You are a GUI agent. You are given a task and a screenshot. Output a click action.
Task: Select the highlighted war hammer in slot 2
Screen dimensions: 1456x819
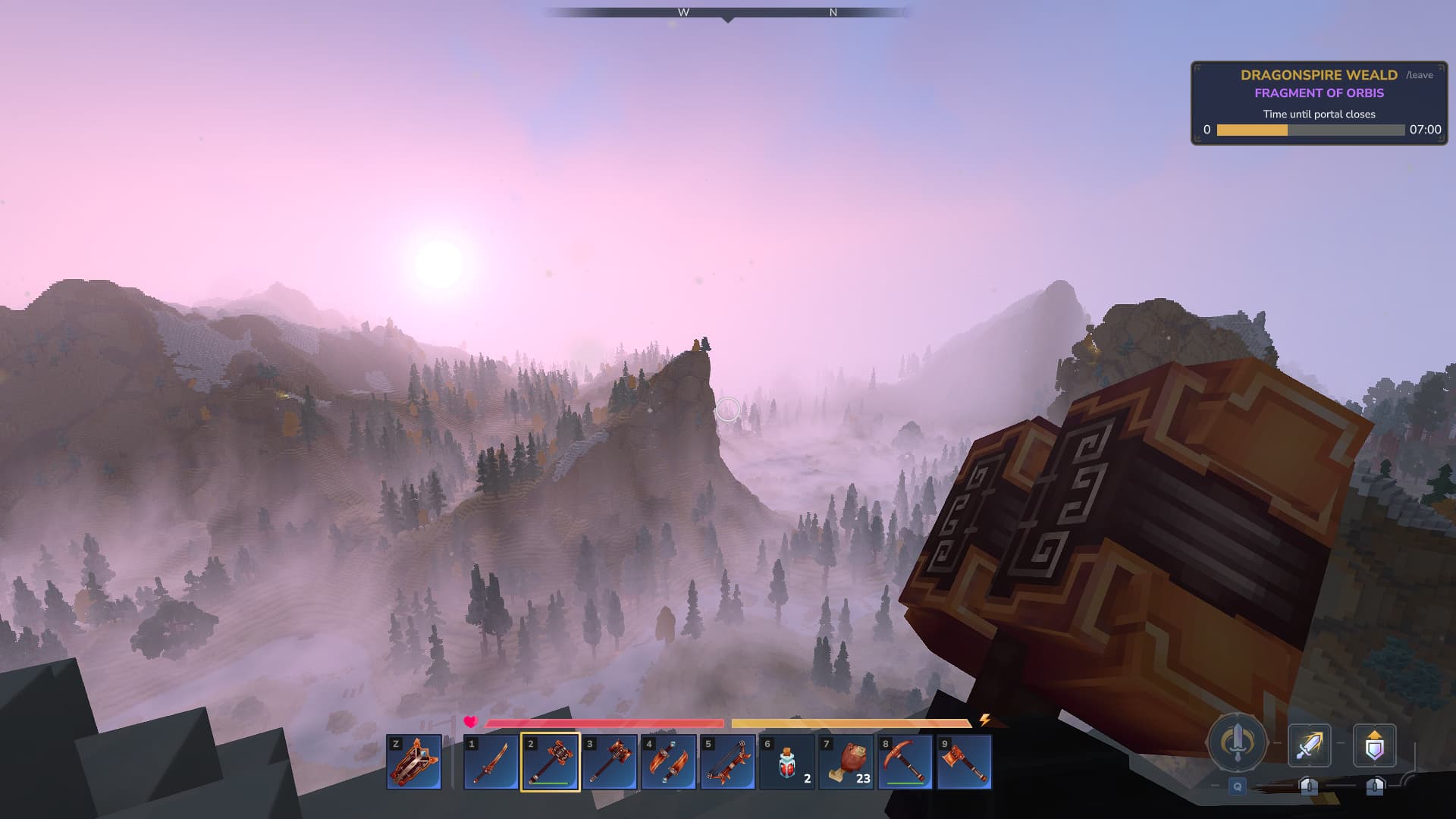click(x=550, y=761)
